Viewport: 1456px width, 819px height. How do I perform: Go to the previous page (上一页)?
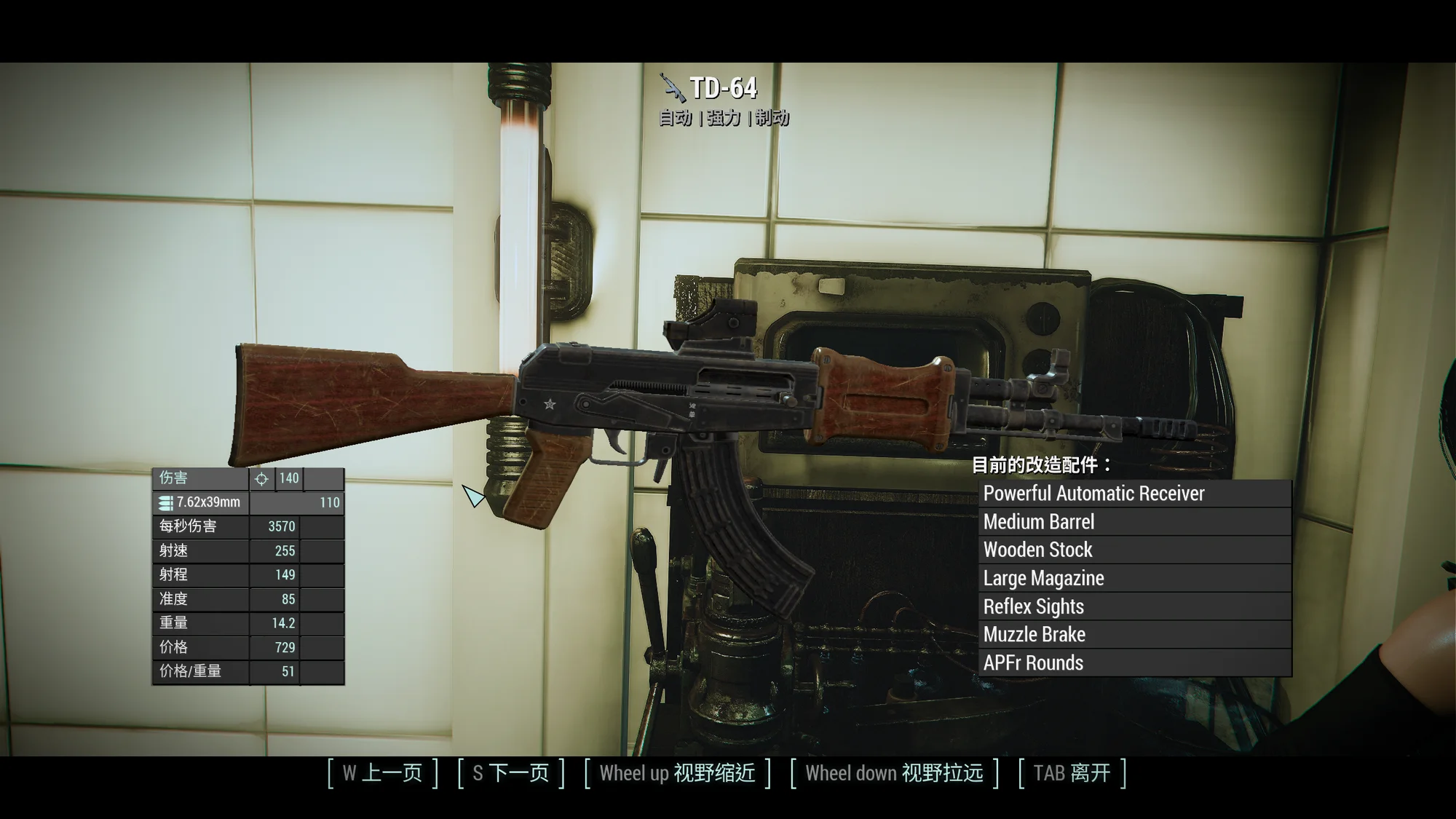[x=383, y=773]
